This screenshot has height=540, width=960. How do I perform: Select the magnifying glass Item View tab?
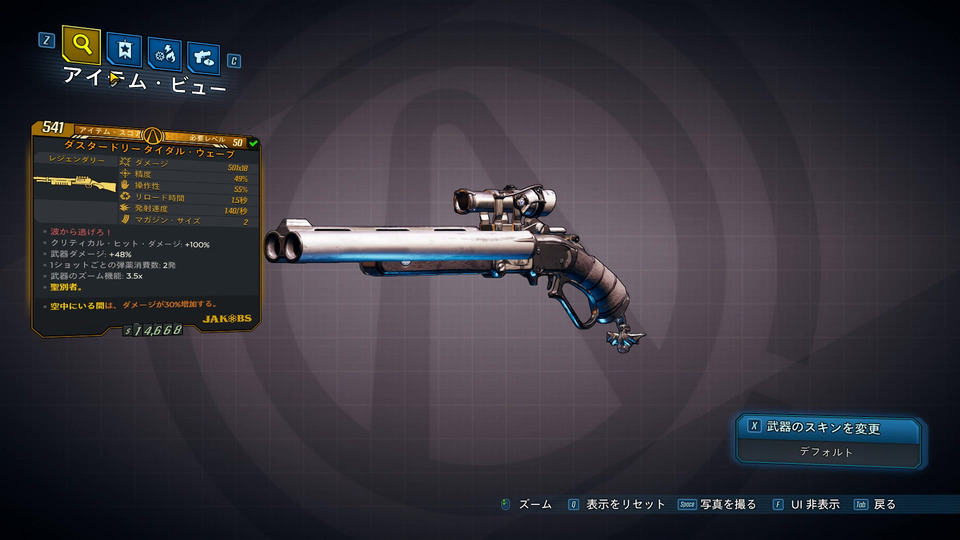point(81,45)
